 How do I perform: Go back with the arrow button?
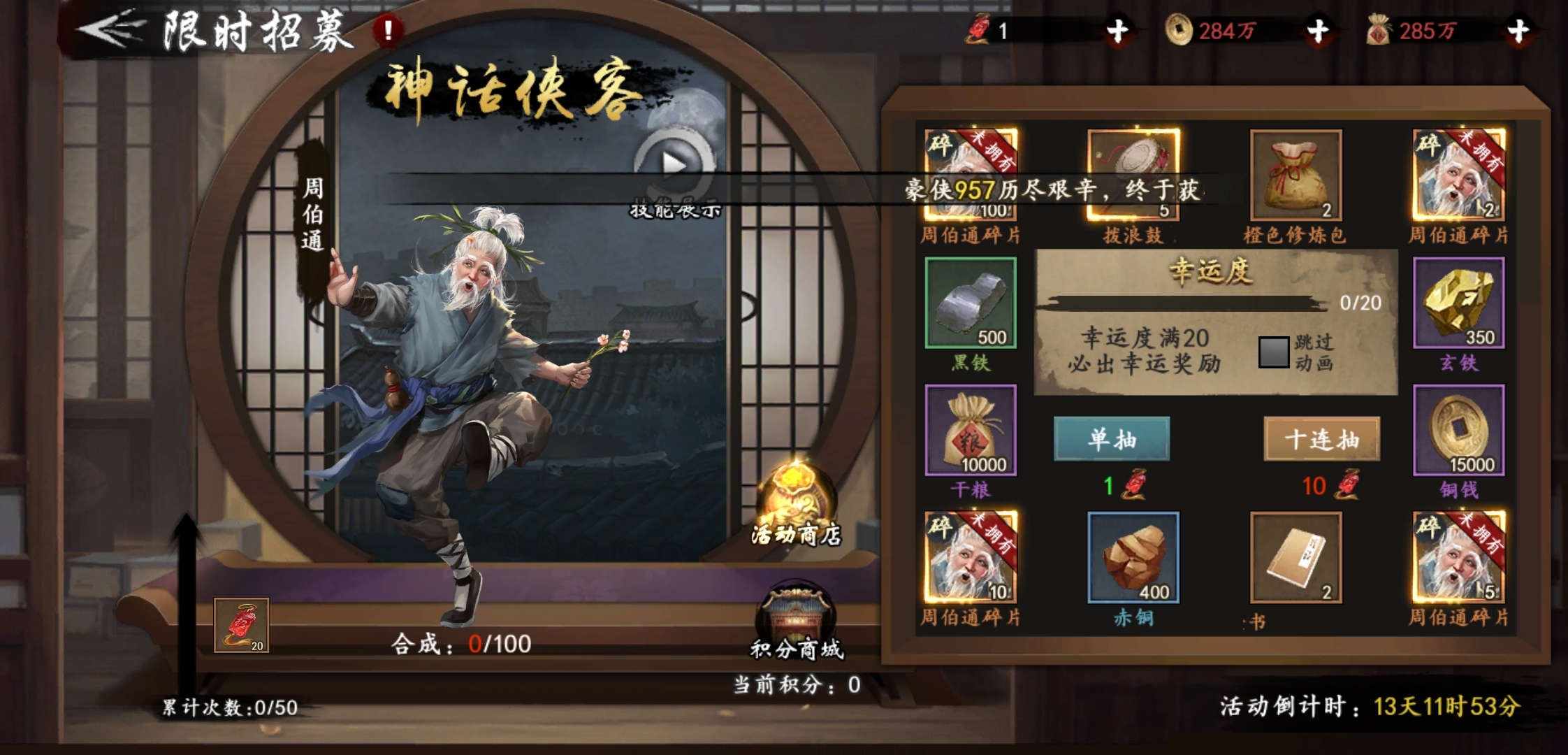tap(112, 29)
